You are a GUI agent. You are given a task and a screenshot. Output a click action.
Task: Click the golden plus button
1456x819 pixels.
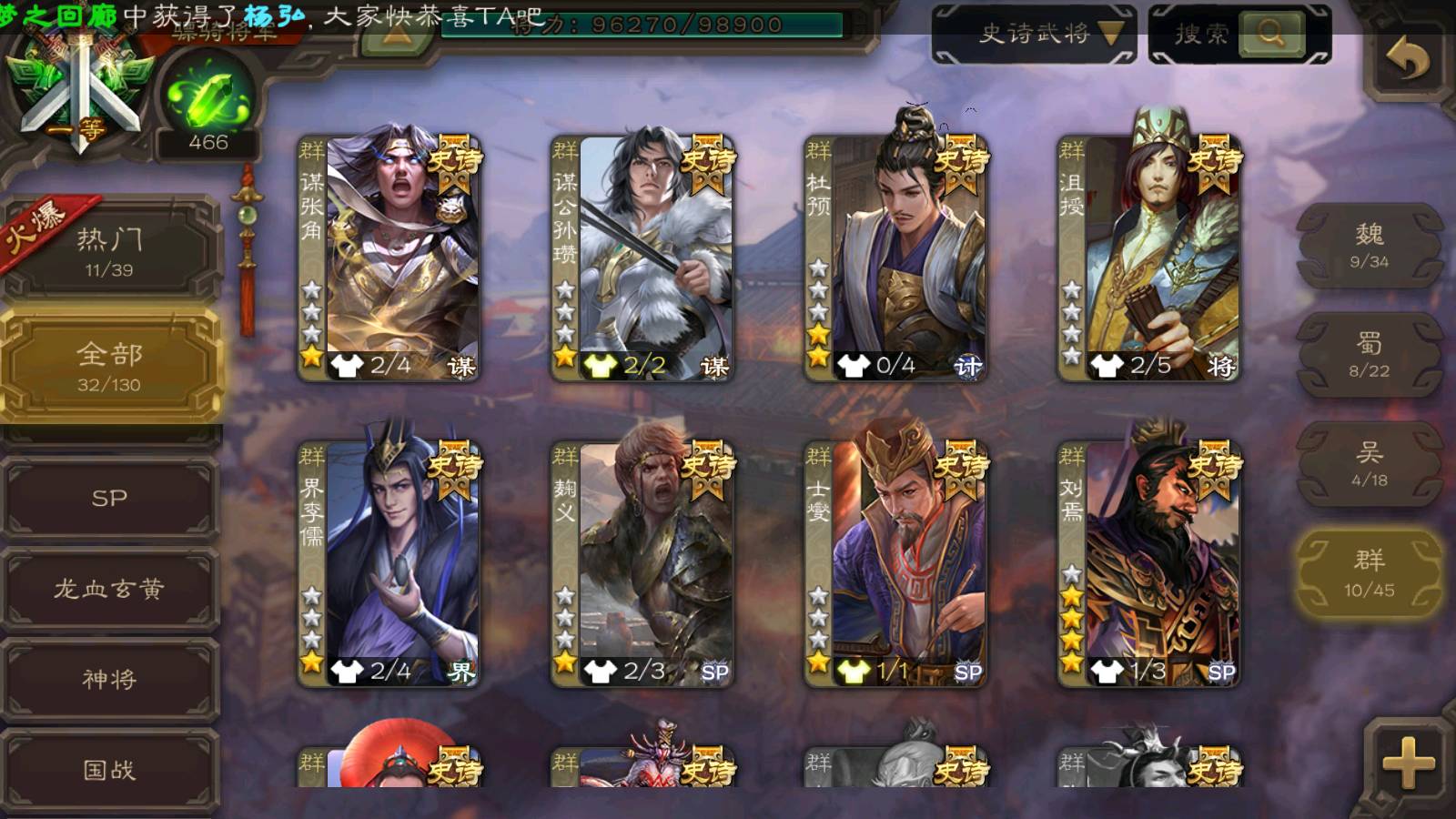pyautogui.click(x=1408, y=763)
